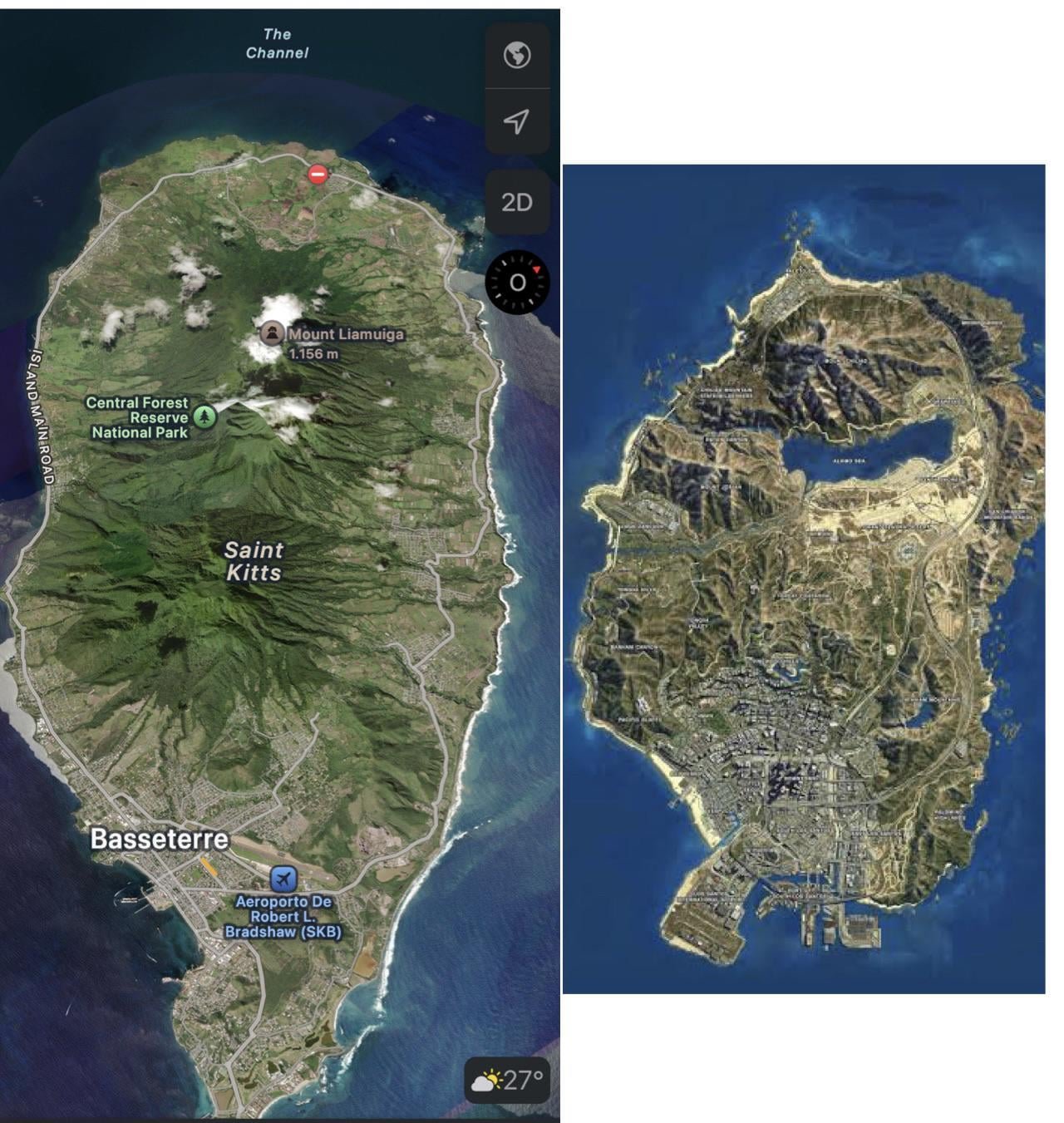Click the red north indicator on the compass
The width and height of the screenshot is (1064, 1123).
537,269
